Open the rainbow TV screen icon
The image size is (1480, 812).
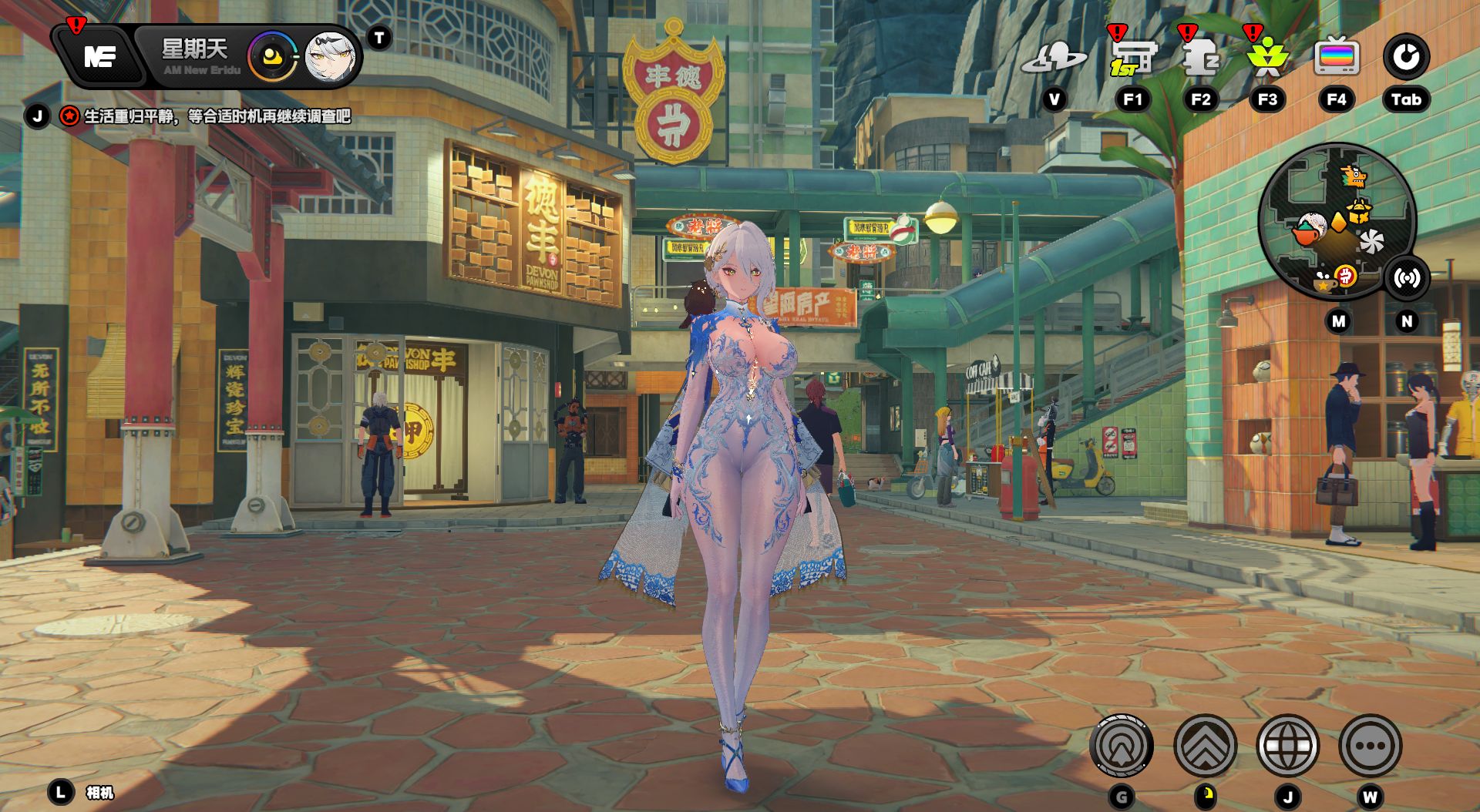(x=1337, y=58)
